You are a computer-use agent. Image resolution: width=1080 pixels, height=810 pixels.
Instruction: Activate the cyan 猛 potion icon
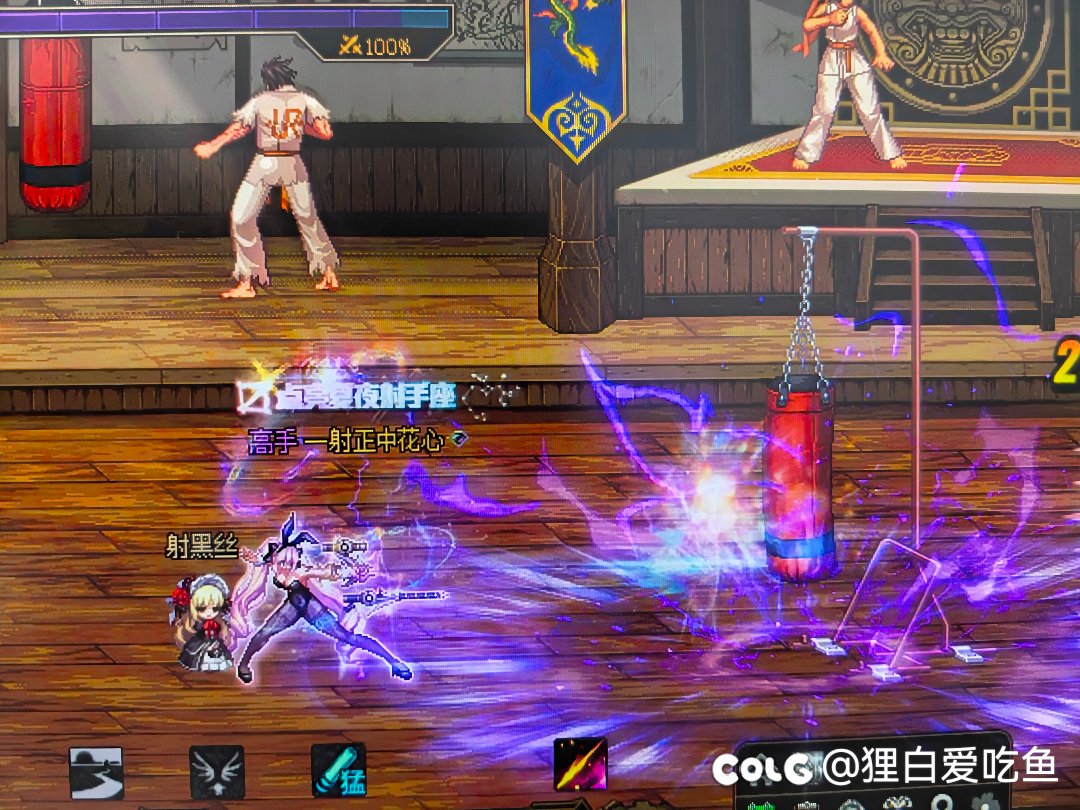(338, 770)
